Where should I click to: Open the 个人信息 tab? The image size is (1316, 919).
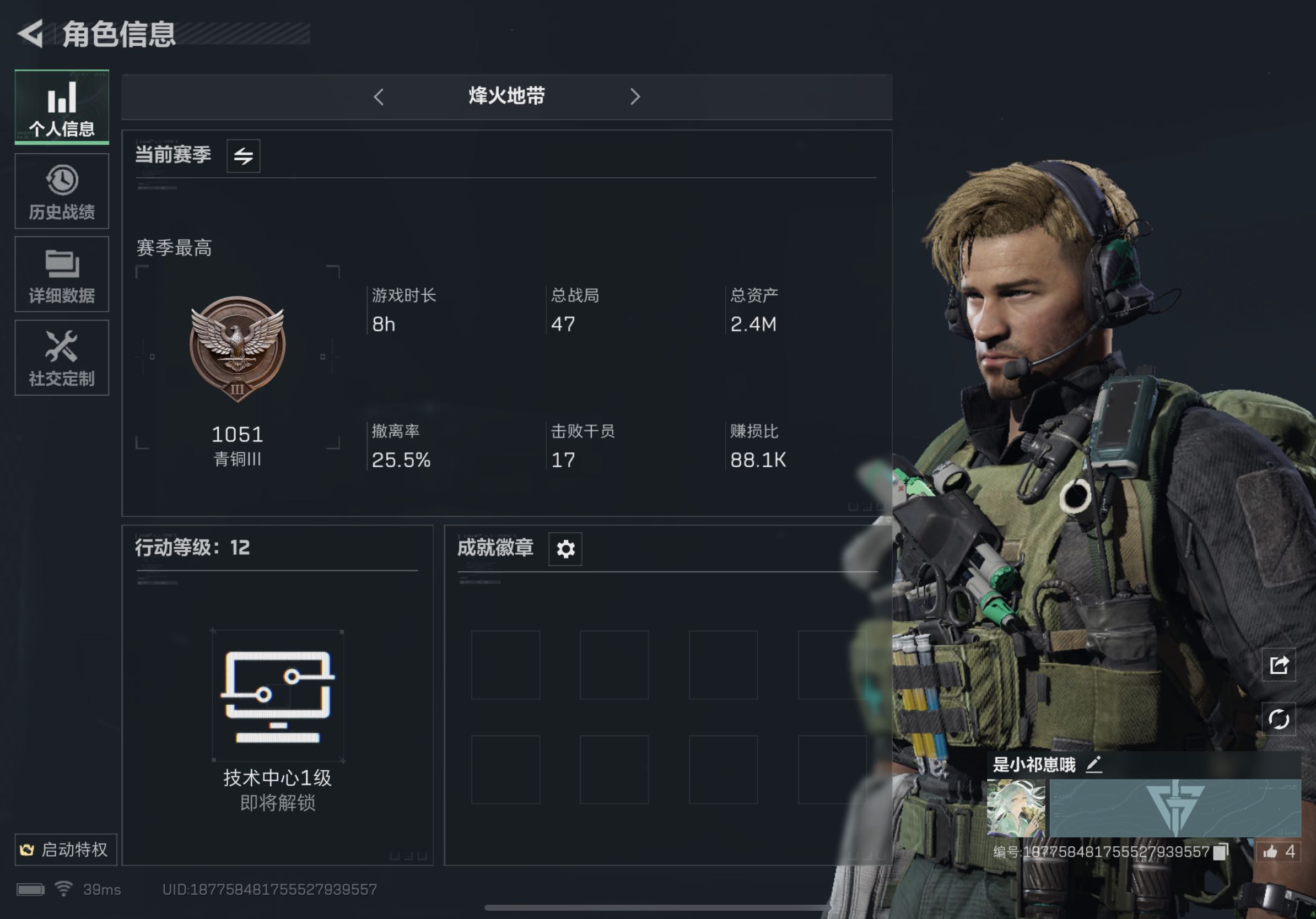pyautogui.click(x=62, y=107)
